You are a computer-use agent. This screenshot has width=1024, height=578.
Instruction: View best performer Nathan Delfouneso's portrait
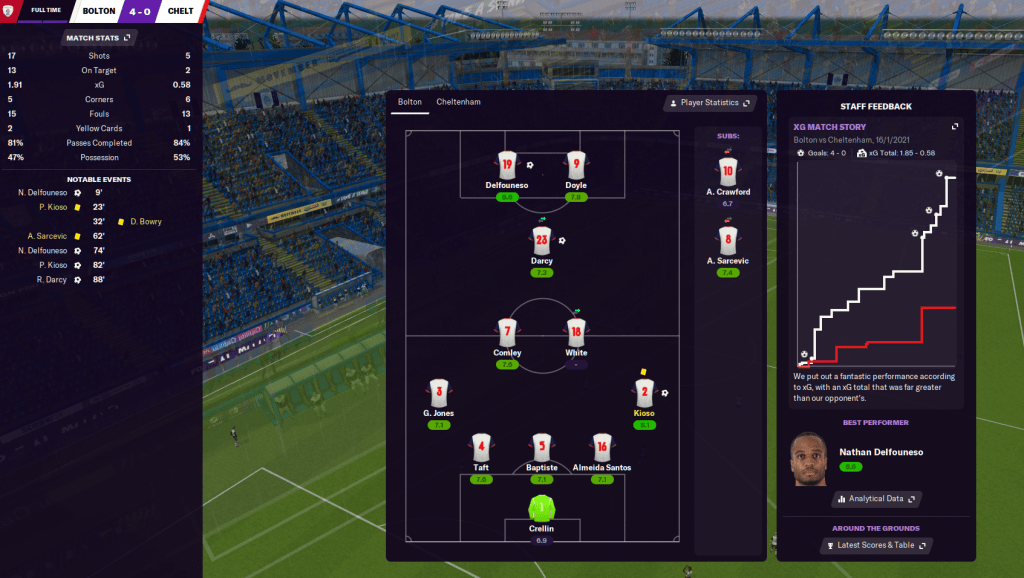click(808, 459)
